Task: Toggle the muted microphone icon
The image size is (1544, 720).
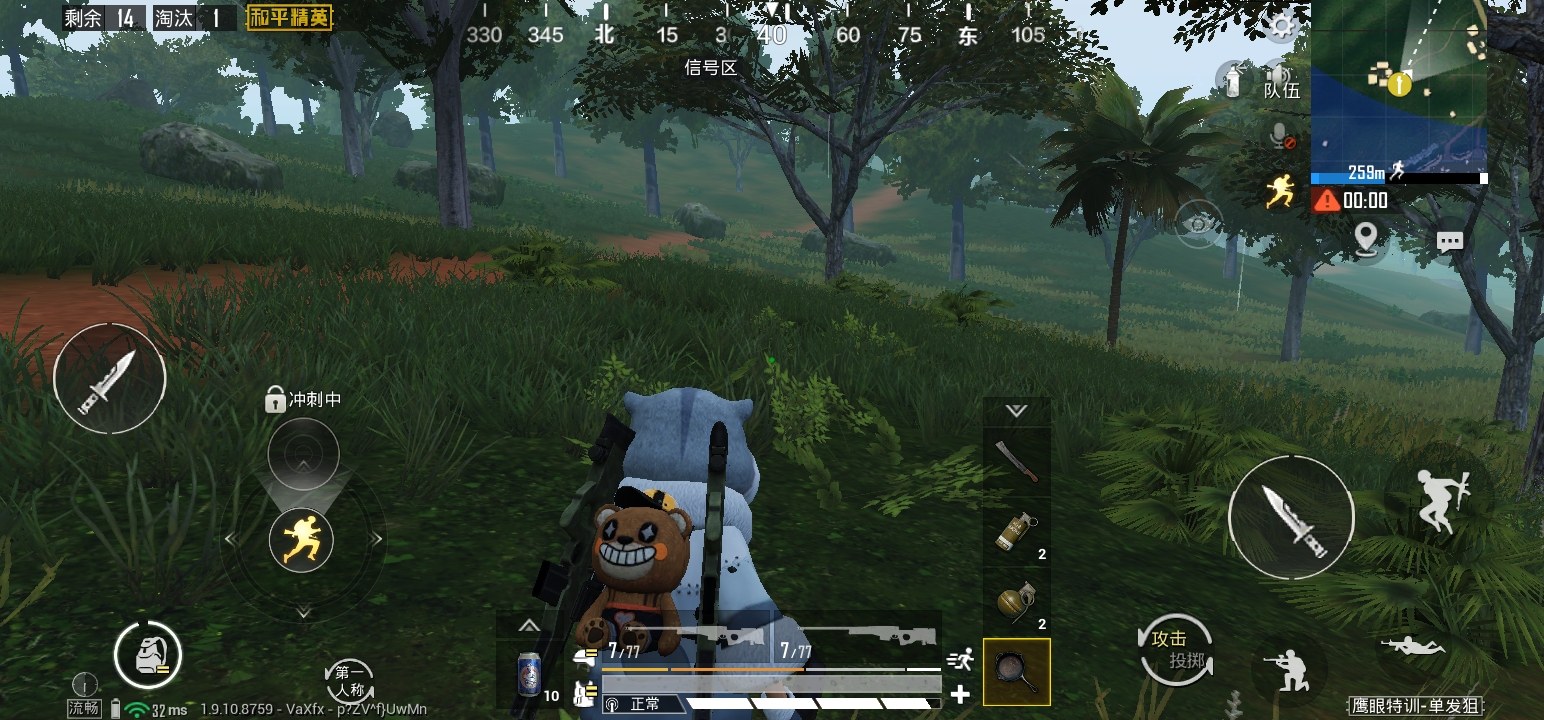Action: coord(1279,137)
